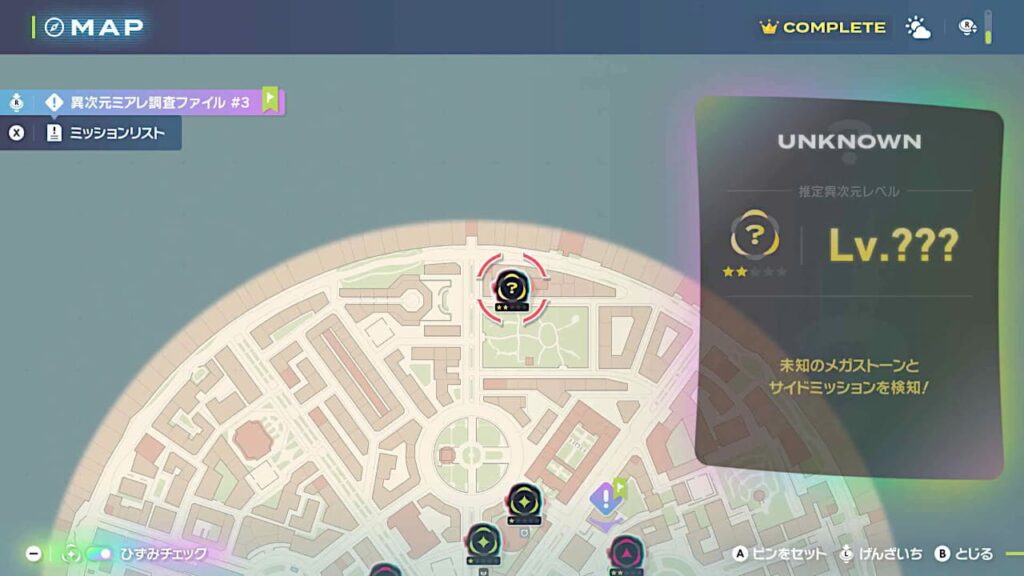Click the weather icon in the top bar

coord(917,28)
